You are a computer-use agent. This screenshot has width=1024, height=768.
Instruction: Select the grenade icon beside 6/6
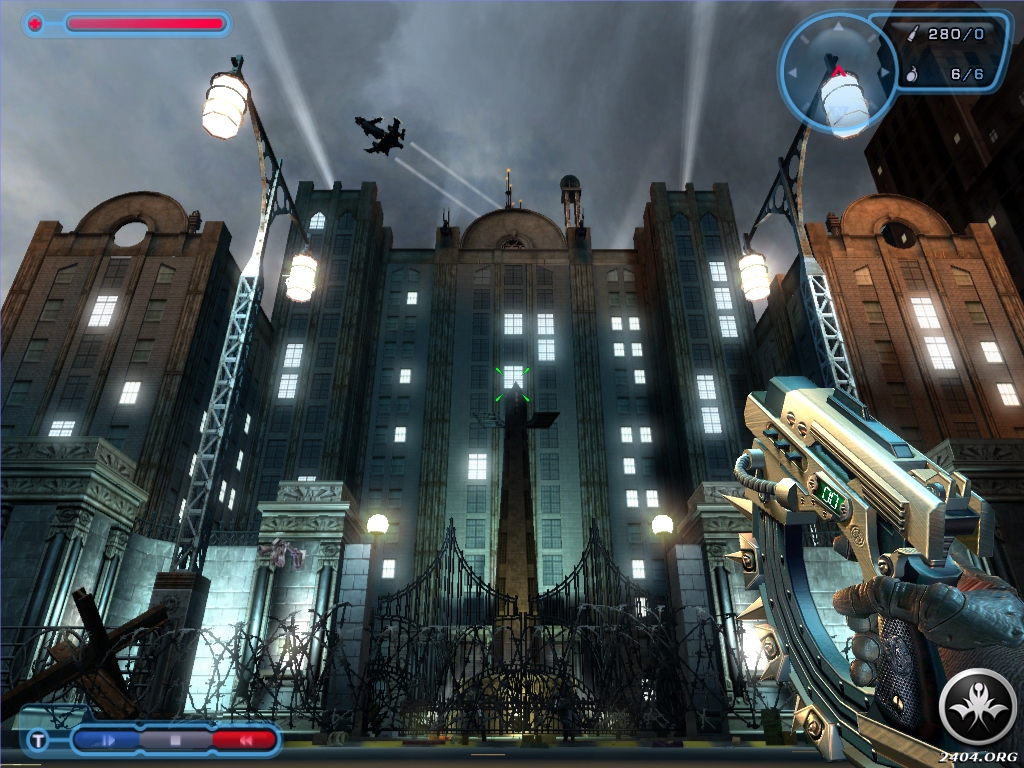pyautogui.click(x=910, y=74)
